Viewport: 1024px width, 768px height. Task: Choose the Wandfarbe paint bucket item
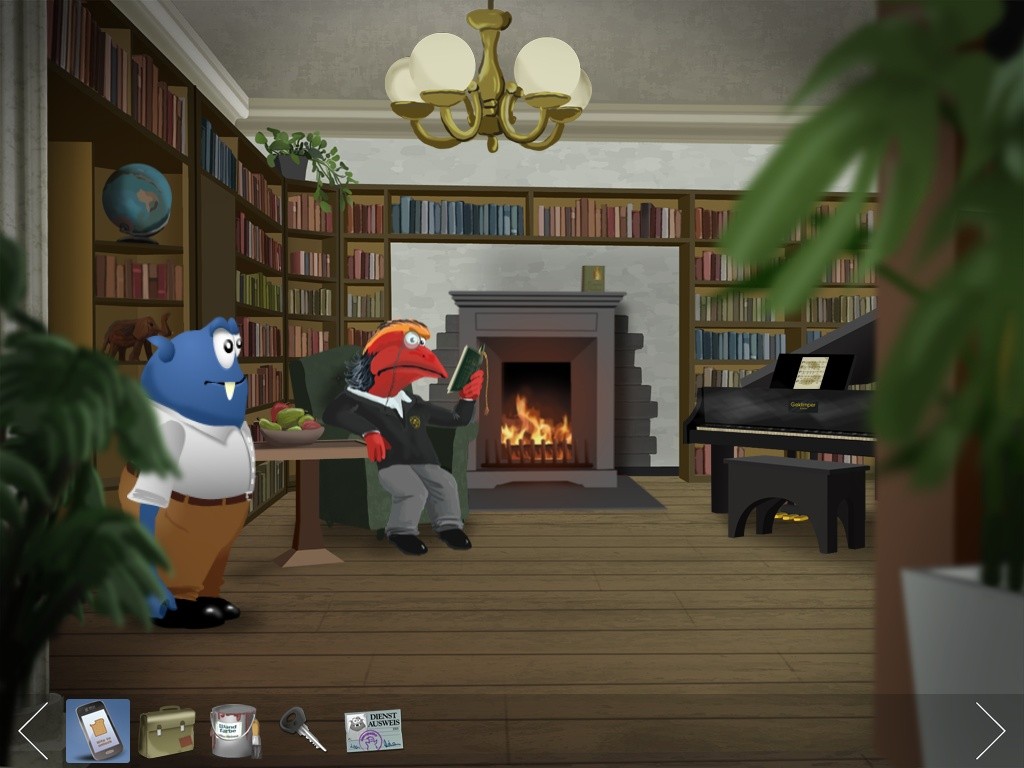[x=234, y=731]
